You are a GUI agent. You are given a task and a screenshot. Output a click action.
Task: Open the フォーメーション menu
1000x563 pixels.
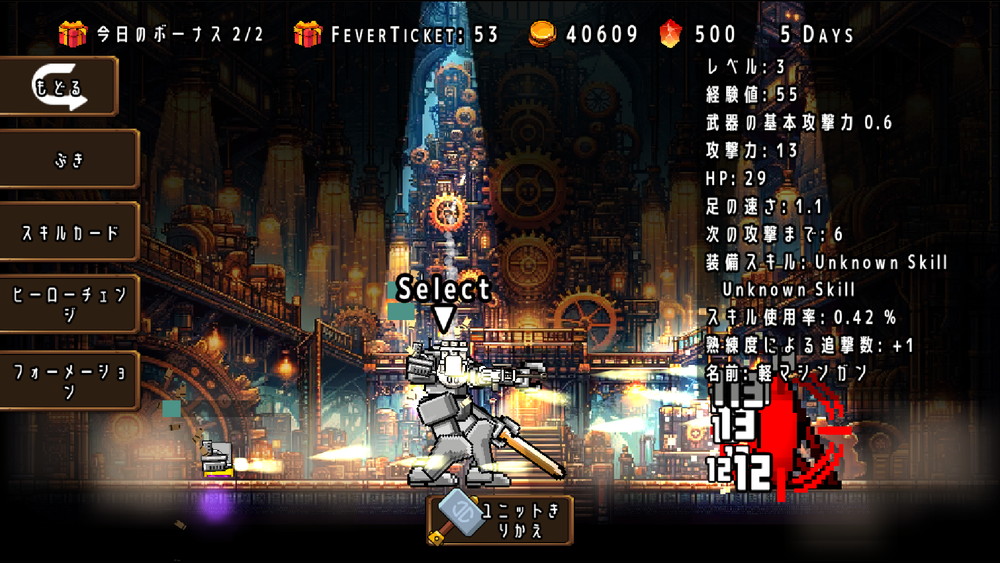[x=69, y=380]
